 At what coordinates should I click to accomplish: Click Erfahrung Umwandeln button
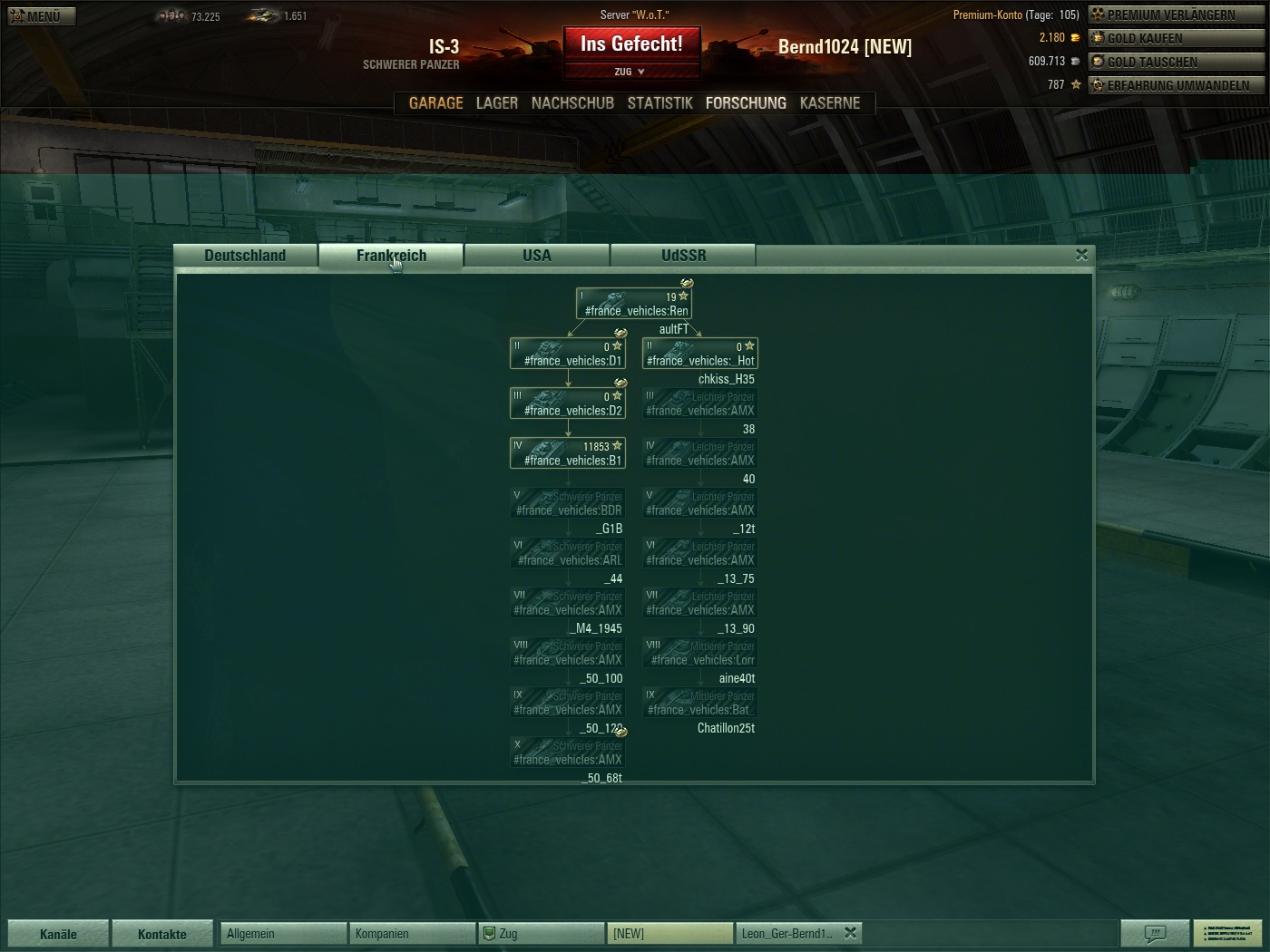(1176, 85)
